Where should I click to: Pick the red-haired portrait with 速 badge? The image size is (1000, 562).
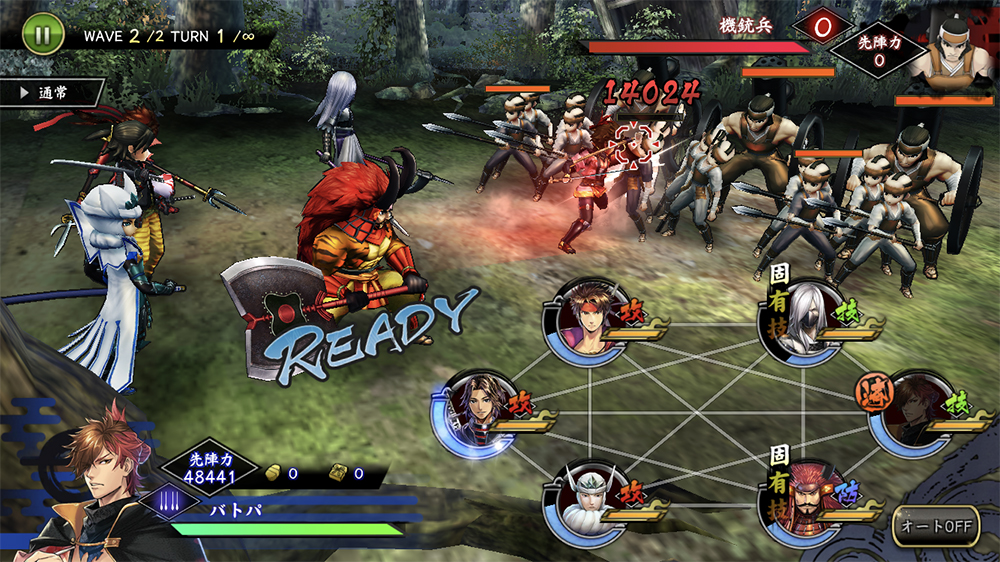(x=908, y=410)
